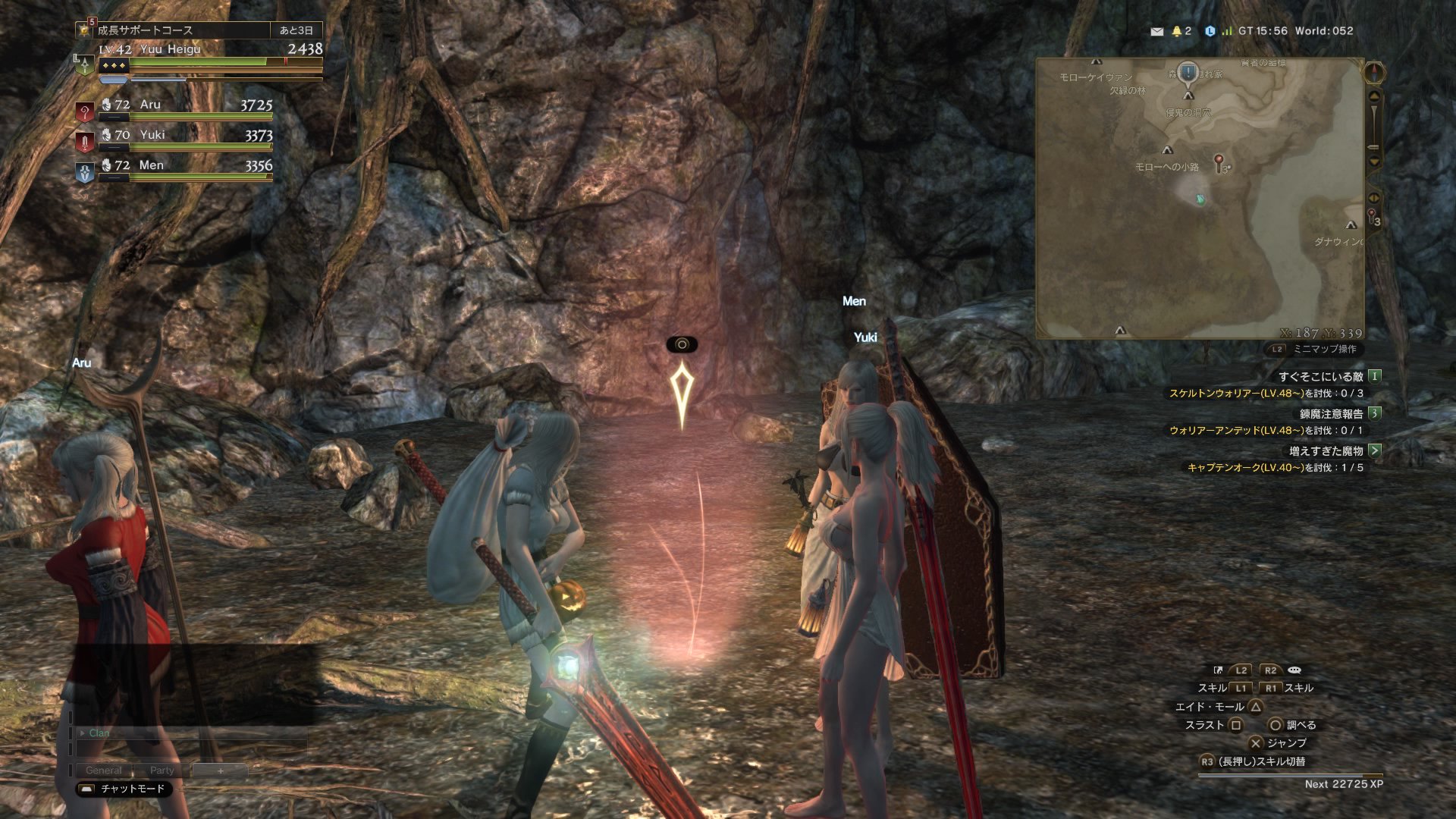Image resolution: width=1456 pixels, height=819 pixels.
Task: Select the すぐそこにいる敵 quest tracker entry
Action: tap(1320, 377)
